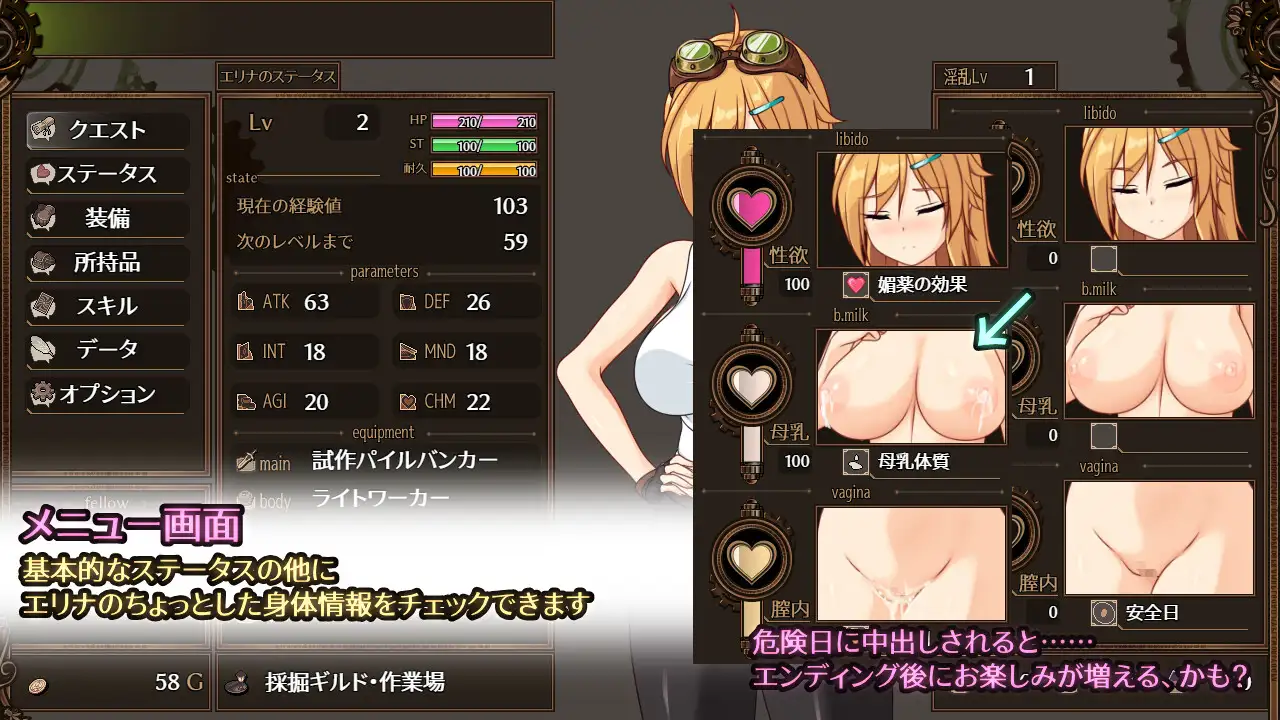Open the 装備 (Equipment) menu
Viewport: 1280px width, 720px height.
107,218
